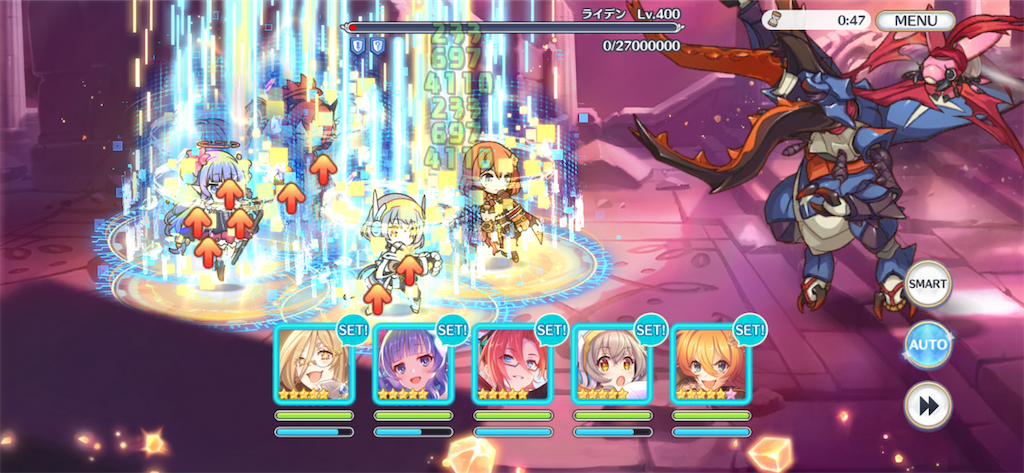This screenshot has height=473, width=1024.
Task: Toggle AUTO battle mode
Action: tap(927, 345)
